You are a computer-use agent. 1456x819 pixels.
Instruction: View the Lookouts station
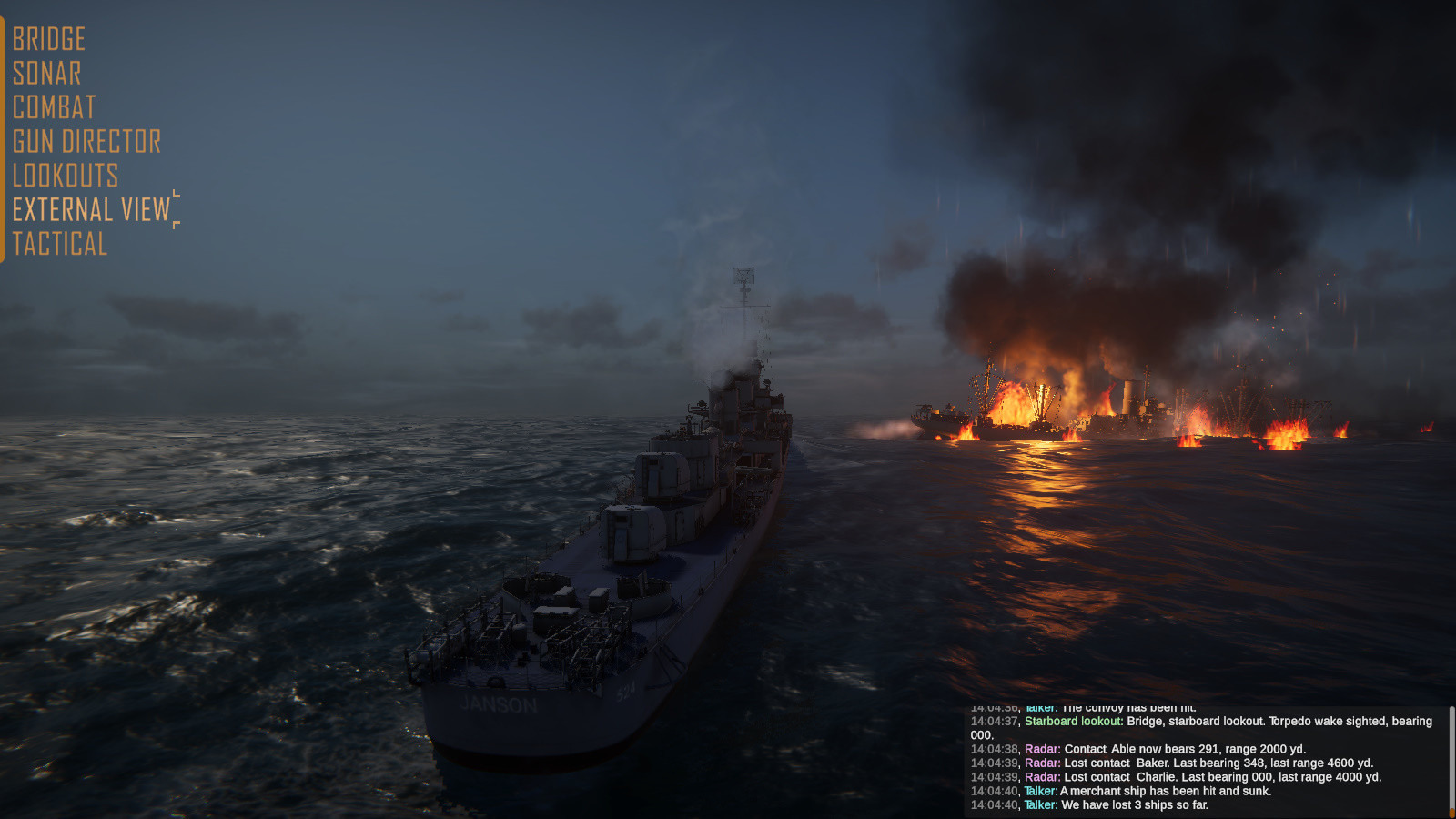tap(64, 176)
